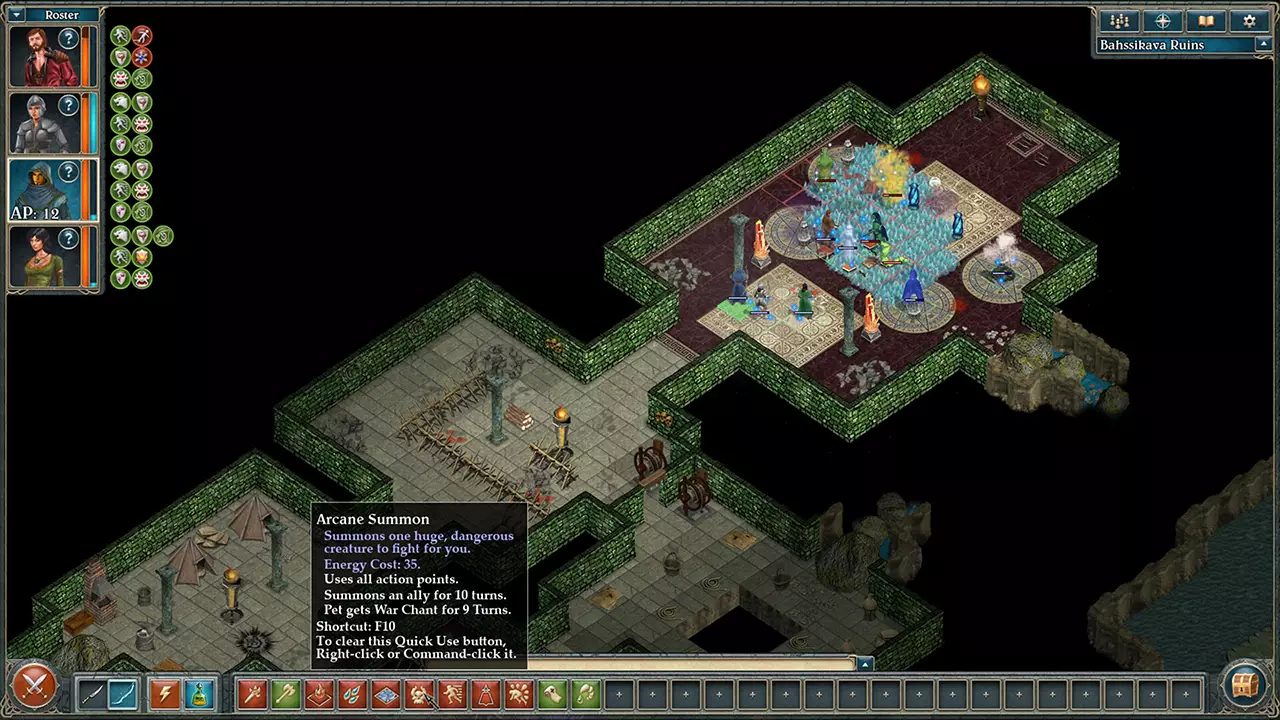Select the water drops spell icon
Viewport: 1280px width, 720px height.
coord(353,694)
